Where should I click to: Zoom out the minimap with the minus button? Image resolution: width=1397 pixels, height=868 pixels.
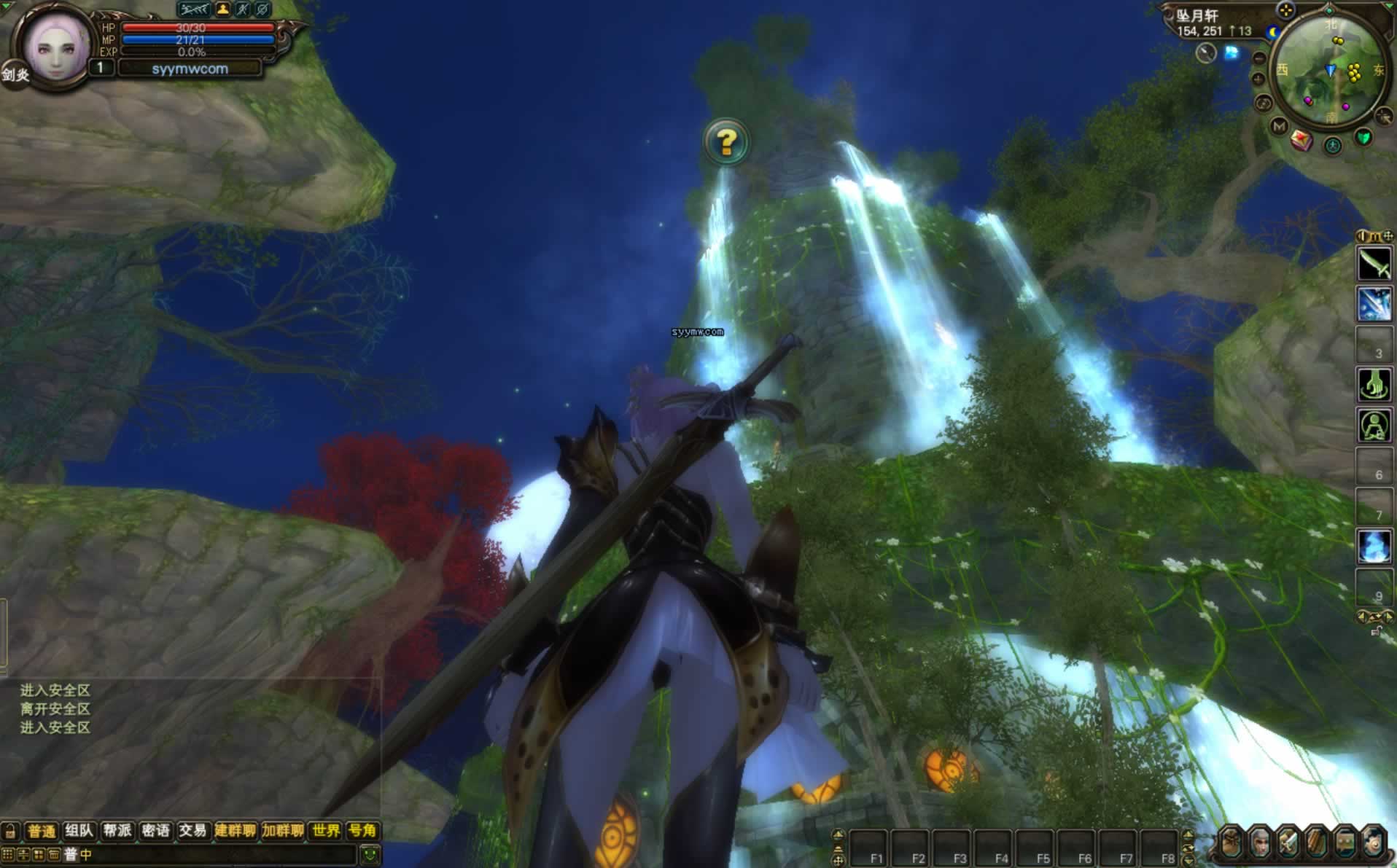1259,58
